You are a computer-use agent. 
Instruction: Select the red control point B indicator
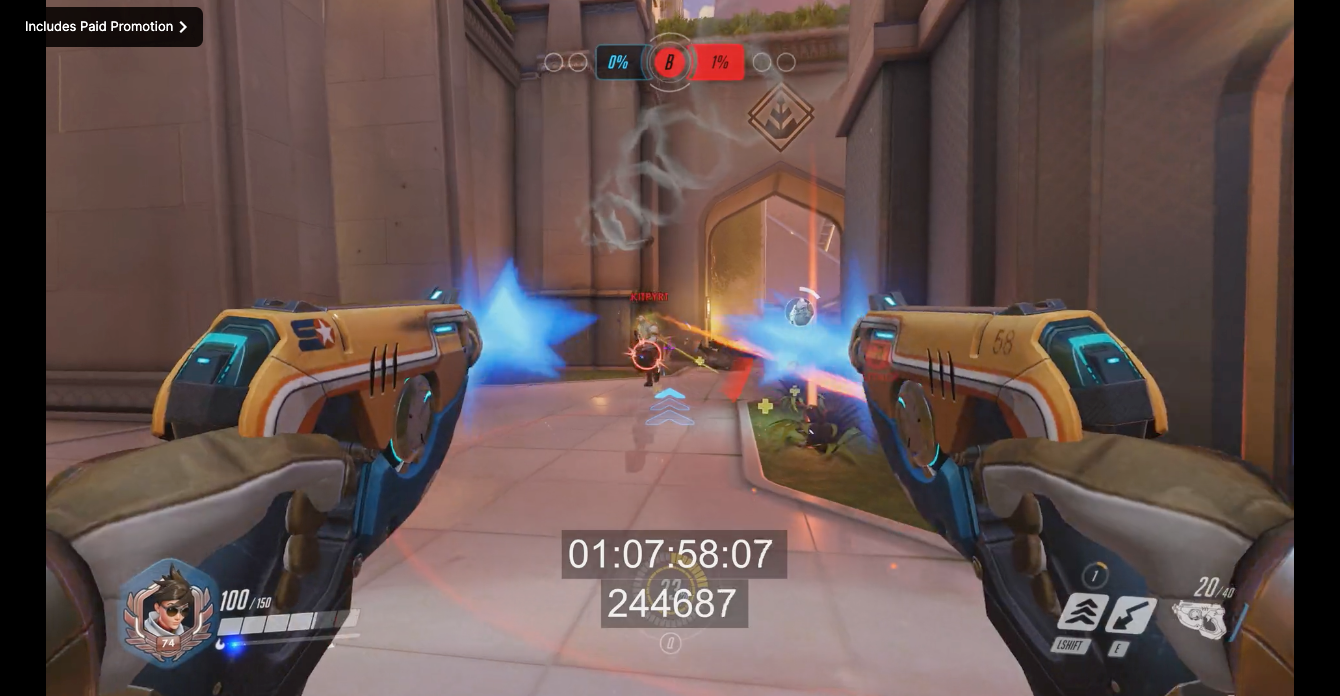click(x=669, y=63)
